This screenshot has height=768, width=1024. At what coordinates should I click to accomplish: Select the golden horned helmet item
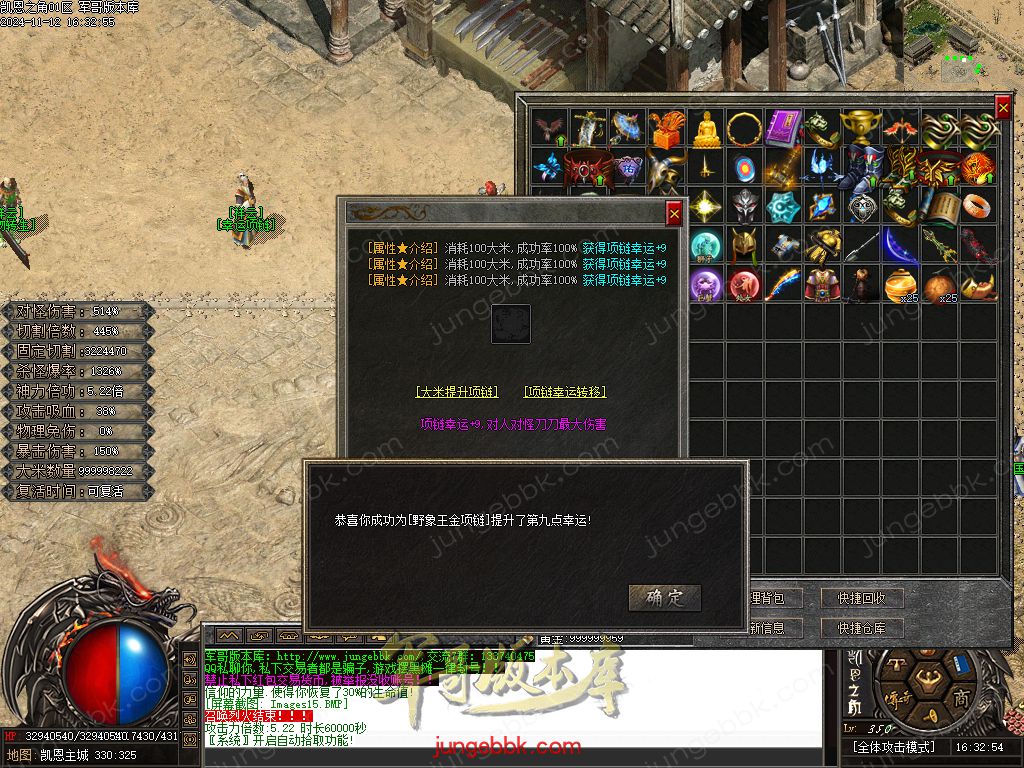coord(744,246)
